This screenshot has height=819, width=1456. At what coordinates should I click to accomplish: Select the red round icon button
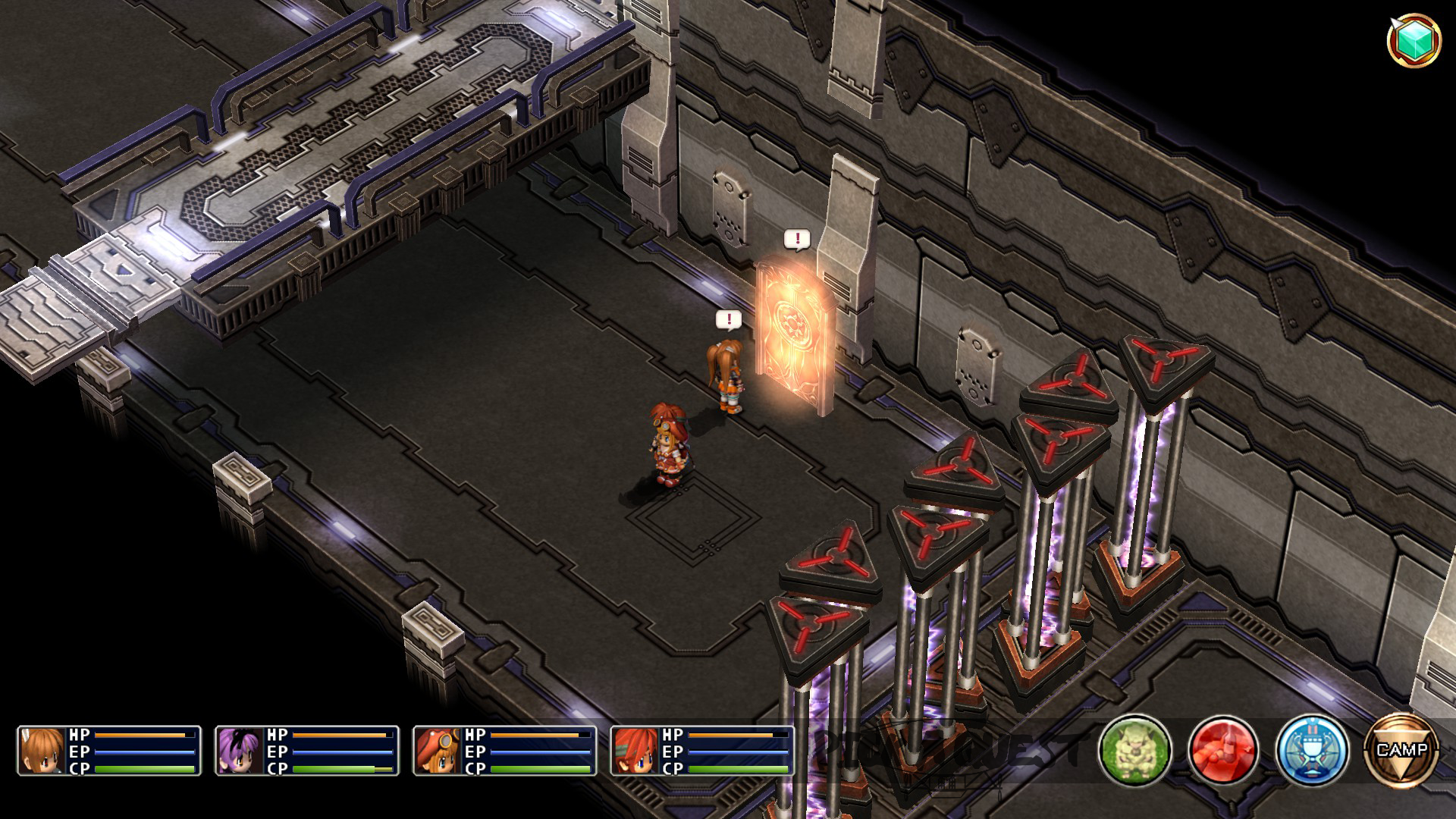(x=1224, y=751)
